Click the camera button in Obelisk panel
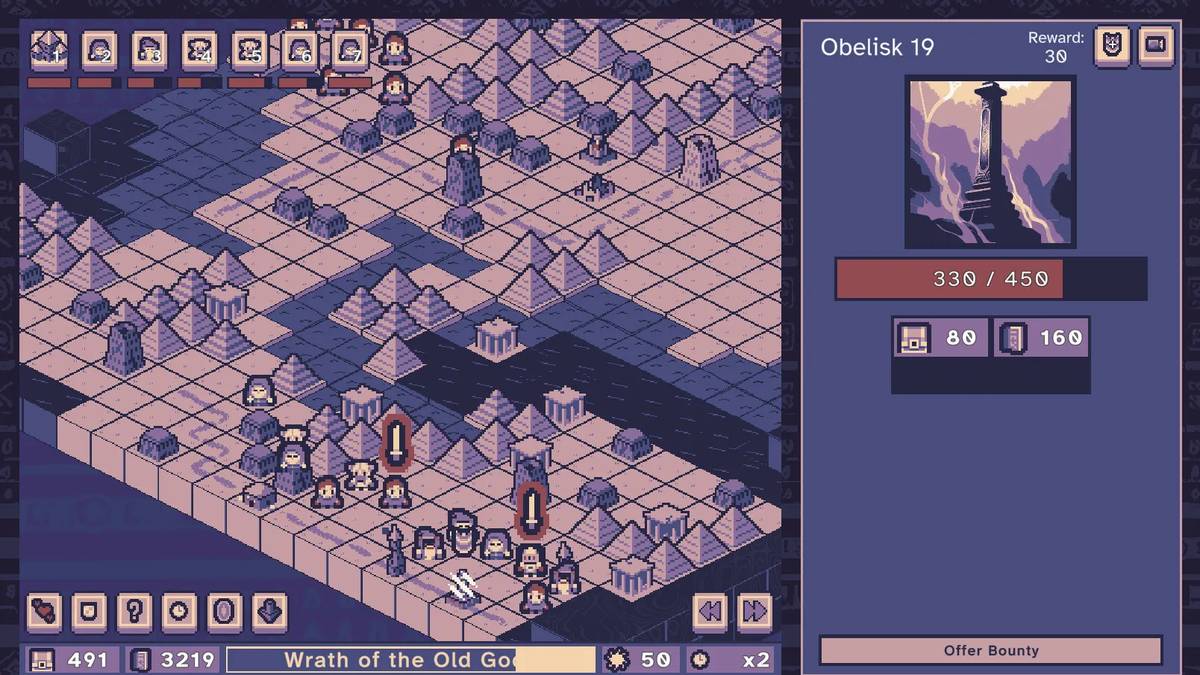 [1155, 45]
